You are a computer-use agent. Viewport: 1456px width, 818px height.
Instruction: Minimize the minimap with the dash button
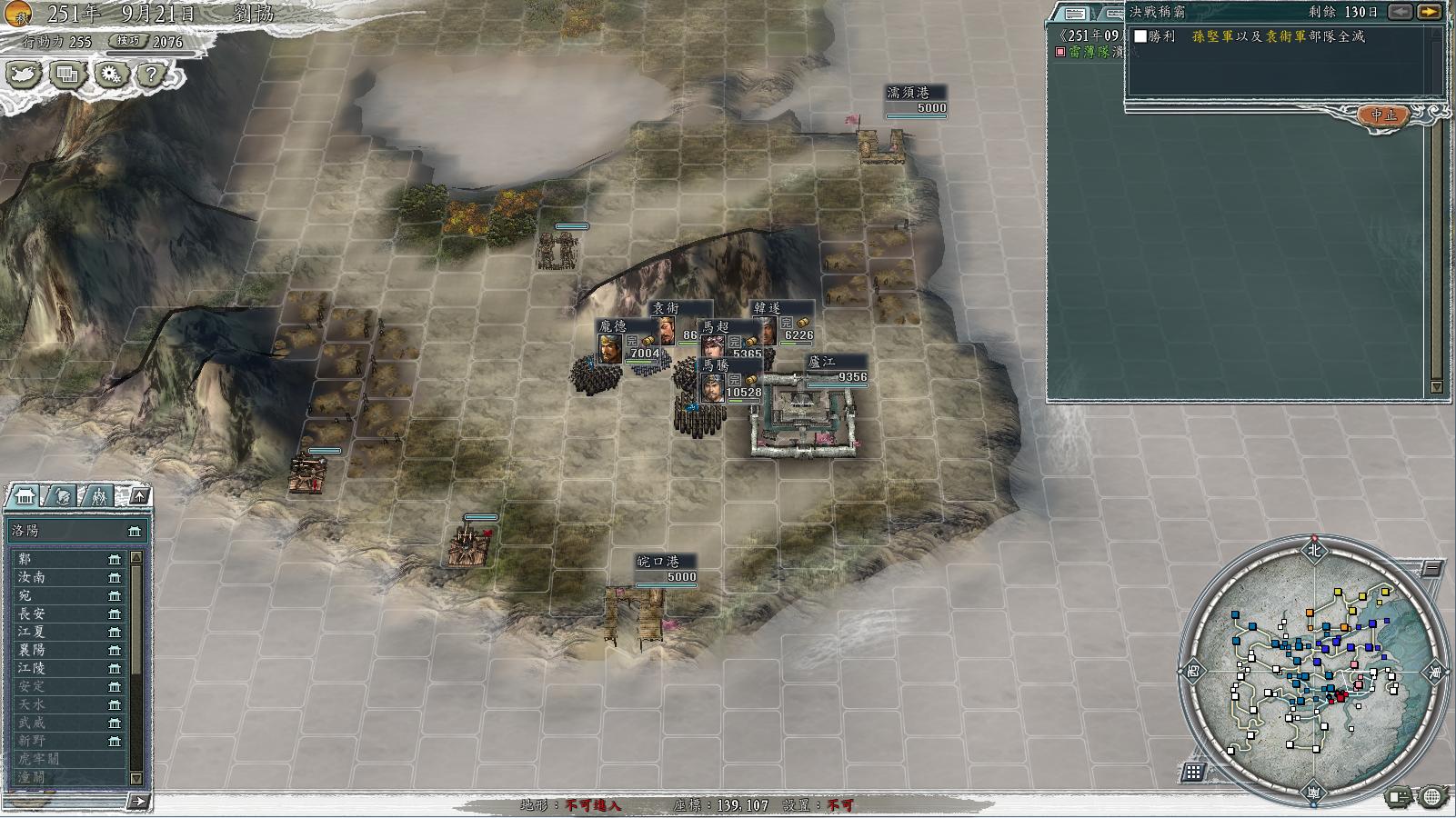(1432, 569)
